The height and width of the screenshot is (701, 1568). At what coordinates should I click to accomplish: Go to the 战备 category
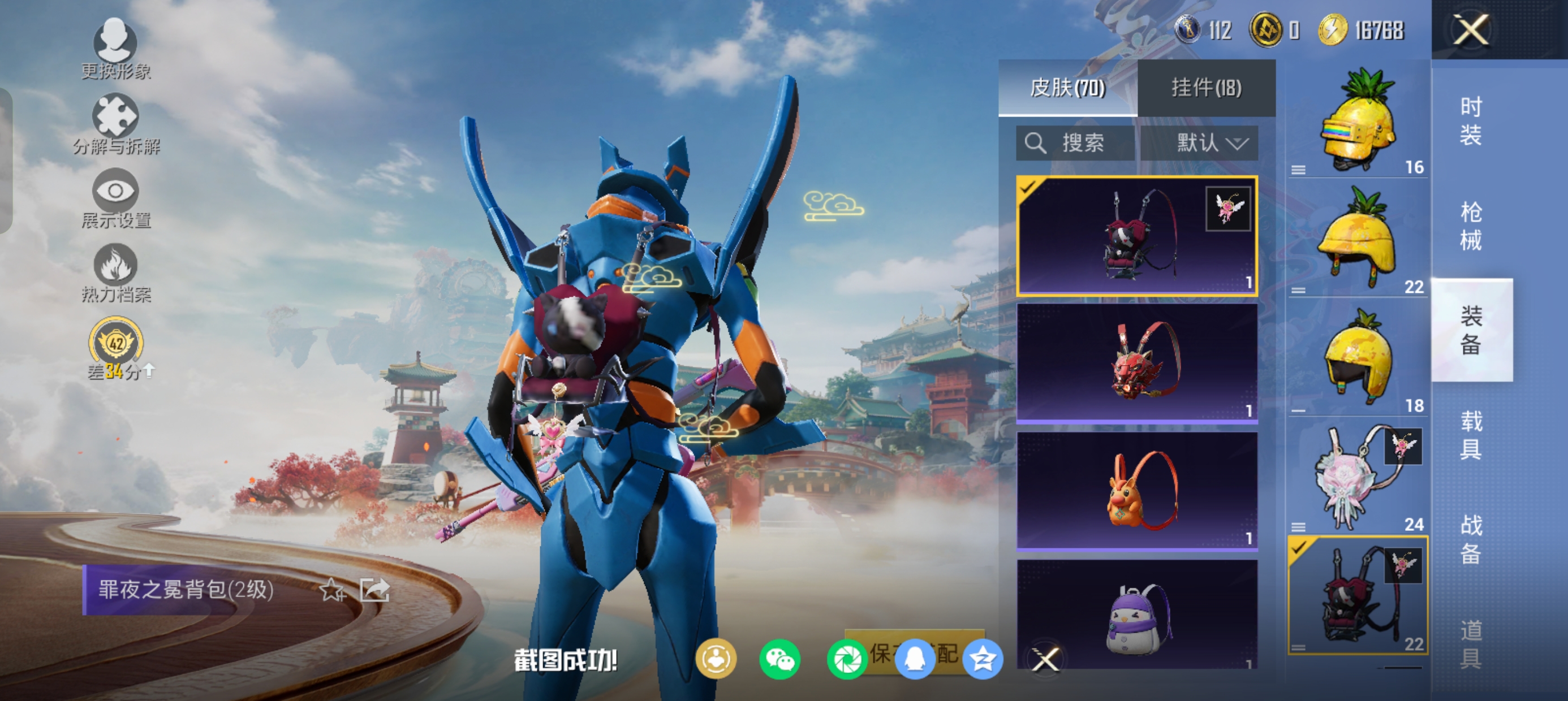(x=1471, y=539)
